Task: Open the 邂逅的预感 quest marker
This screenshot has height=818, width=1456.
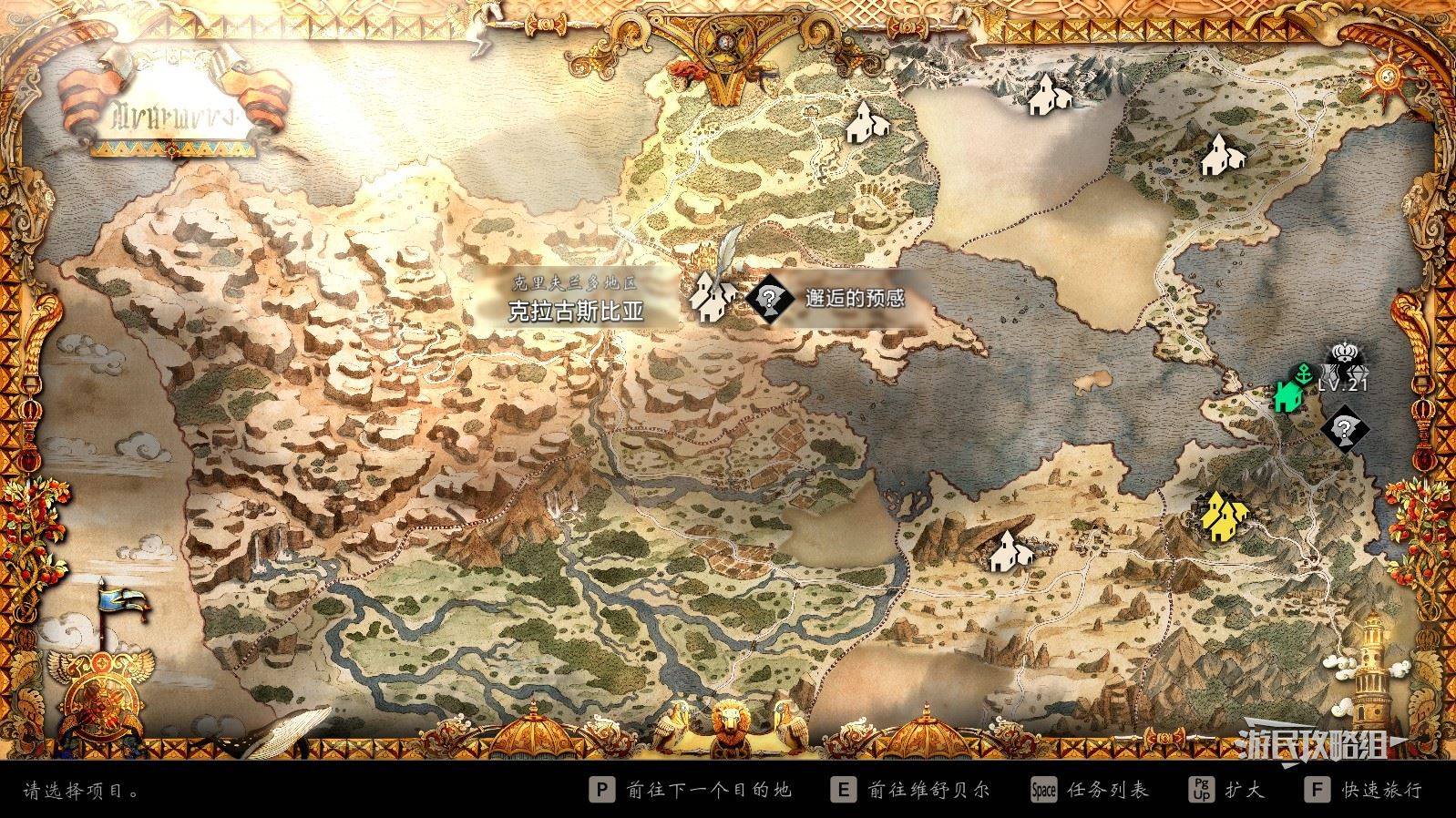Action: tap(767, 296)
